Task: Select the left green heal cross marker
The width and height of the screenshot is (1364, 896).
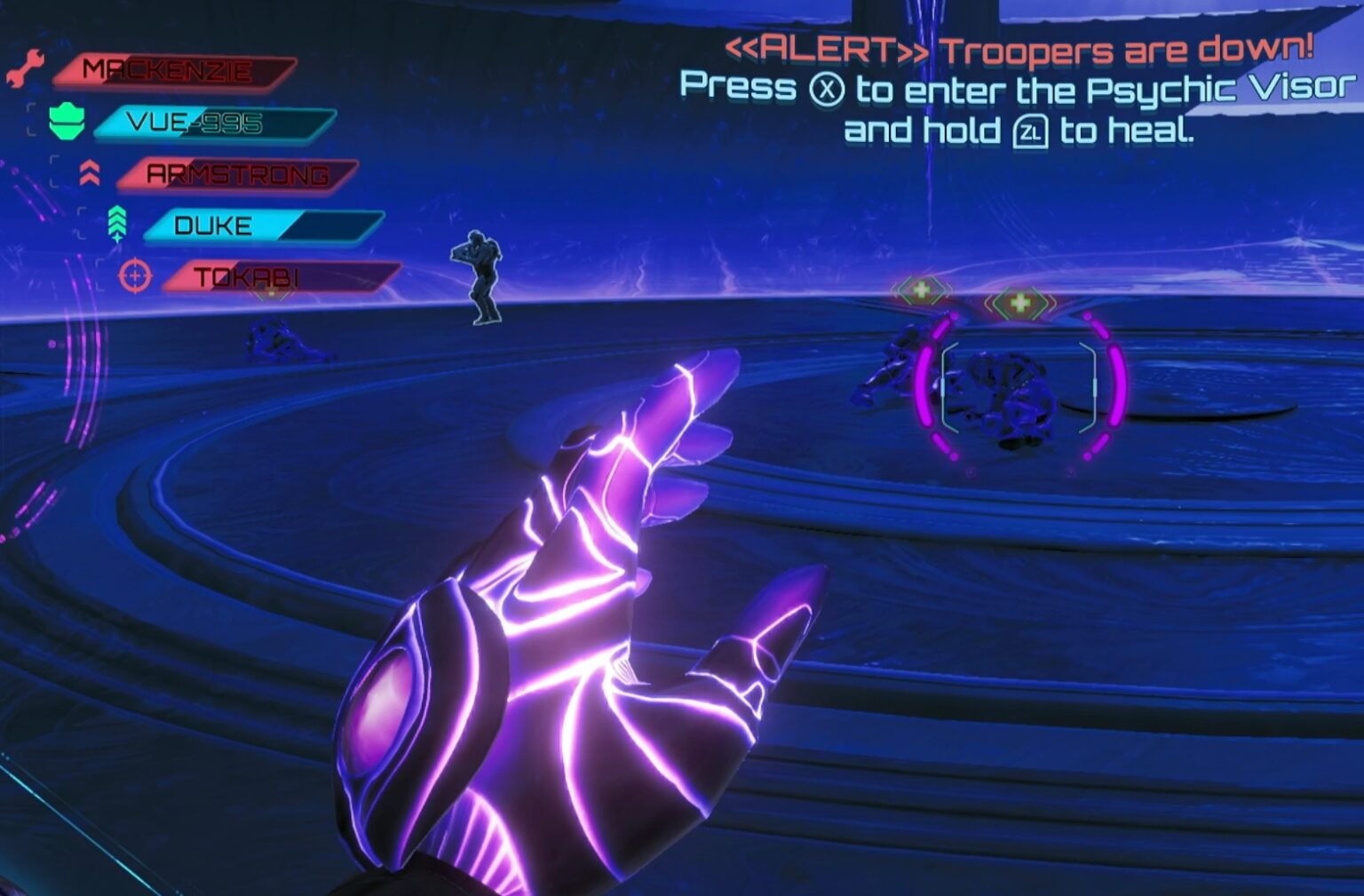Action: point(924,289)
